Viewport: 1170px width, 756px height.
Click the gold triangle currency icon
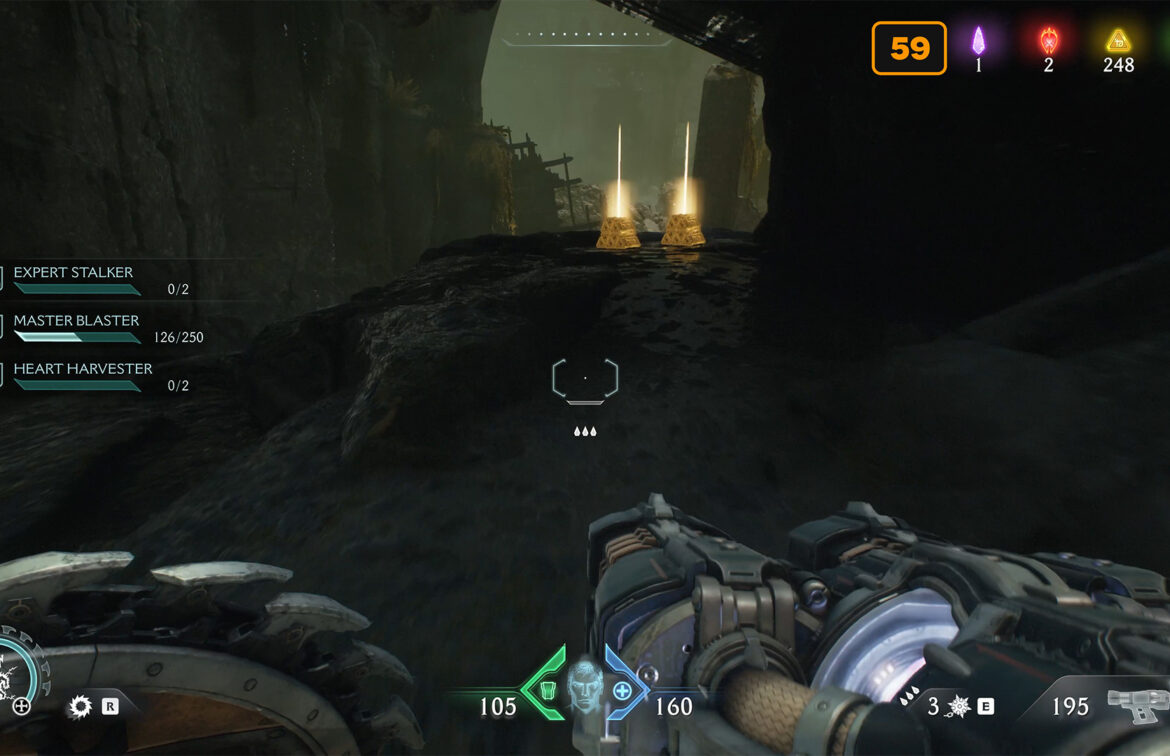(1118, 41)
